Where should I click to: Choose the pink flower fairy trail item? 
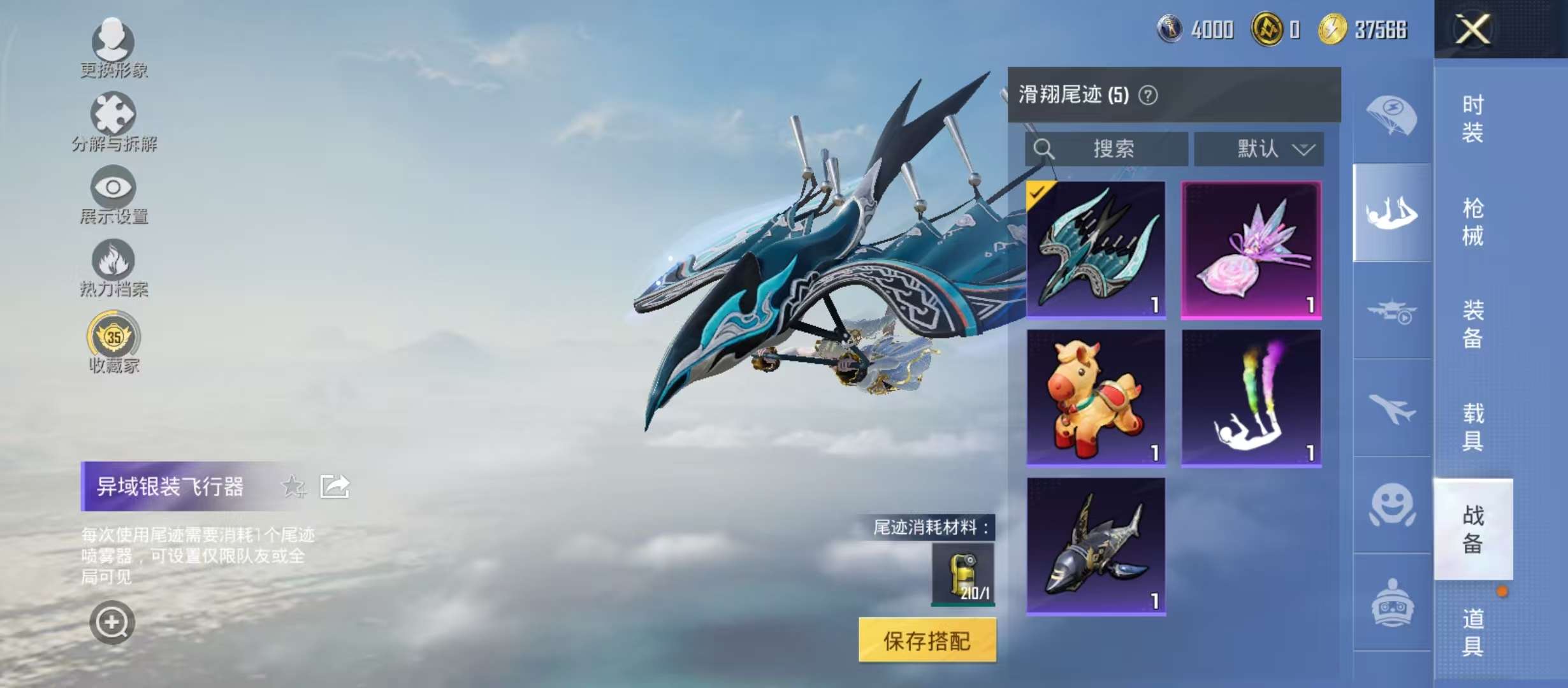click(1251, 250)
